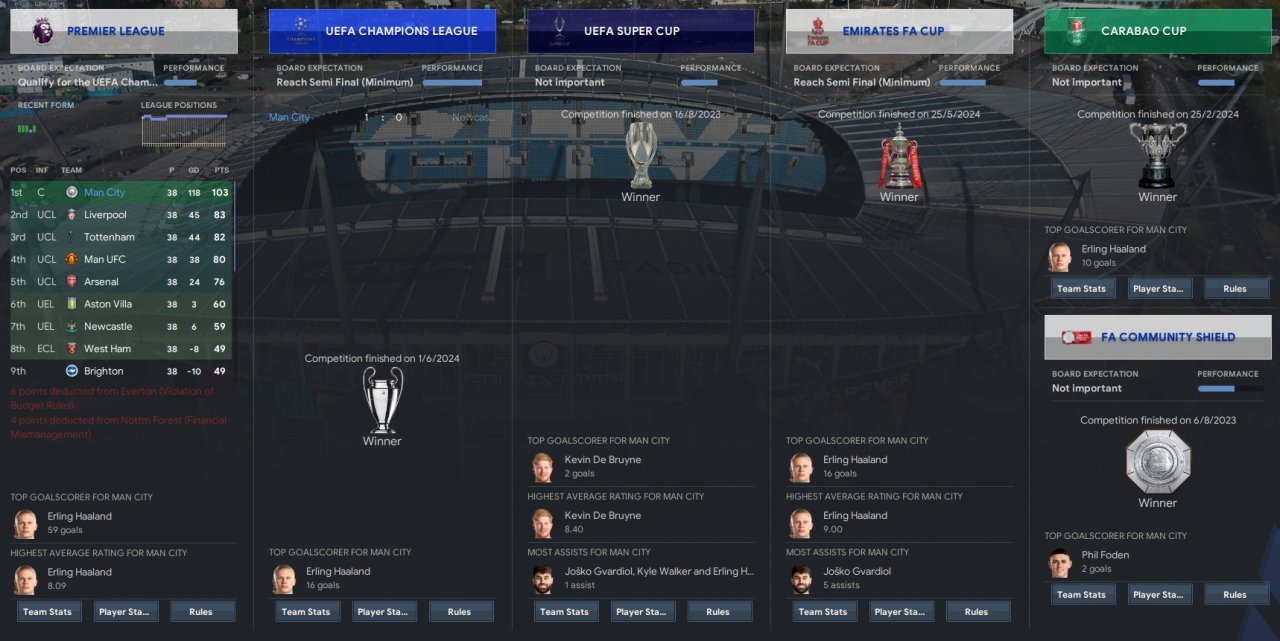Open the UEFA Champions League header
Image resolution: width=1280 pixels, height=641 pixels.
tap(382, 31)
